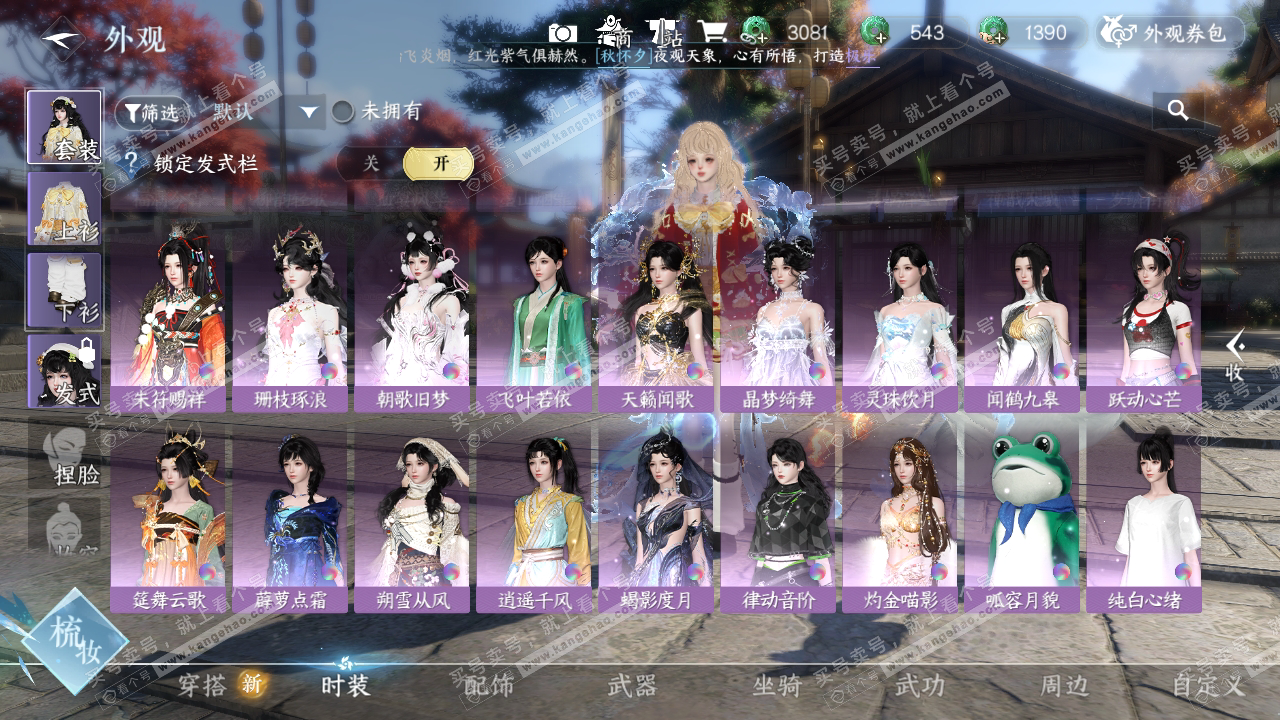Expand the 默认 sort dropdown
This screenshot has width=1280, height=720.
click(x=308, y=112)
